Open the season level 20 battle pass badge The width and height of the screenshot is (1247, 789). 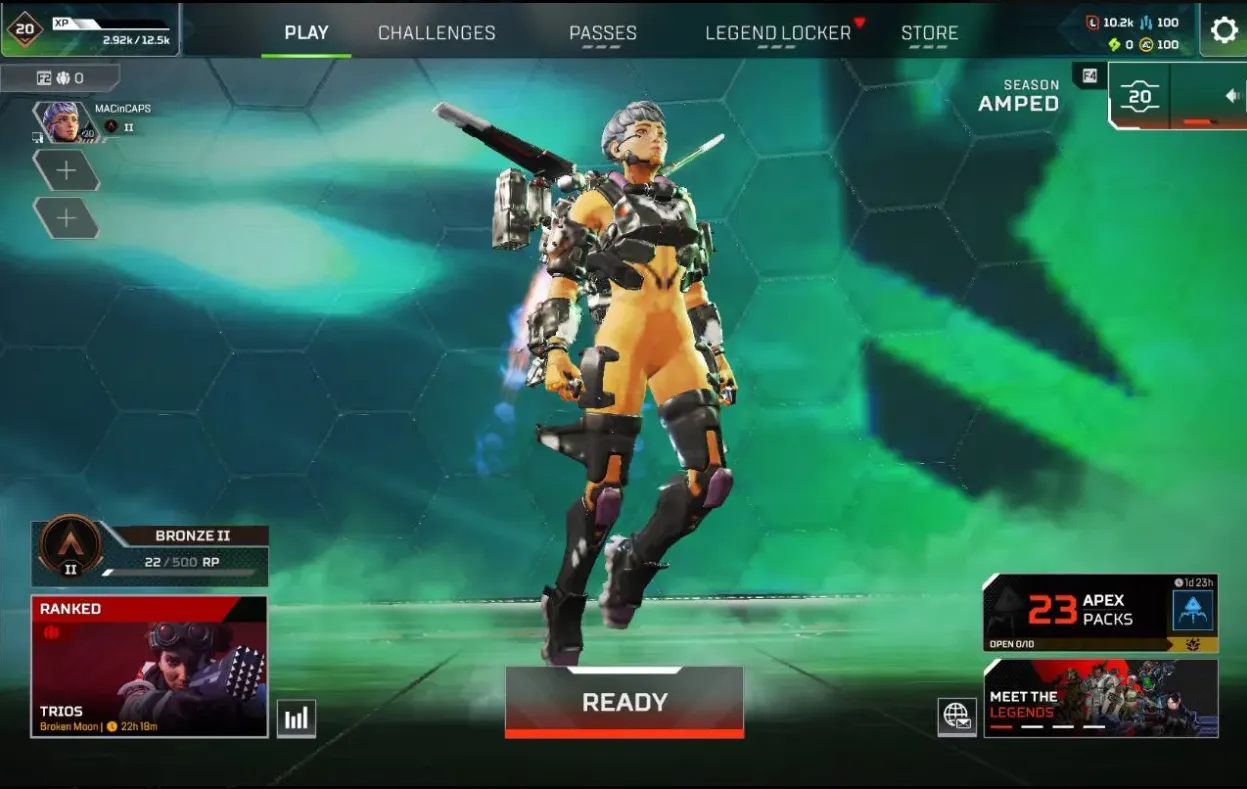tap(1140, 97)
